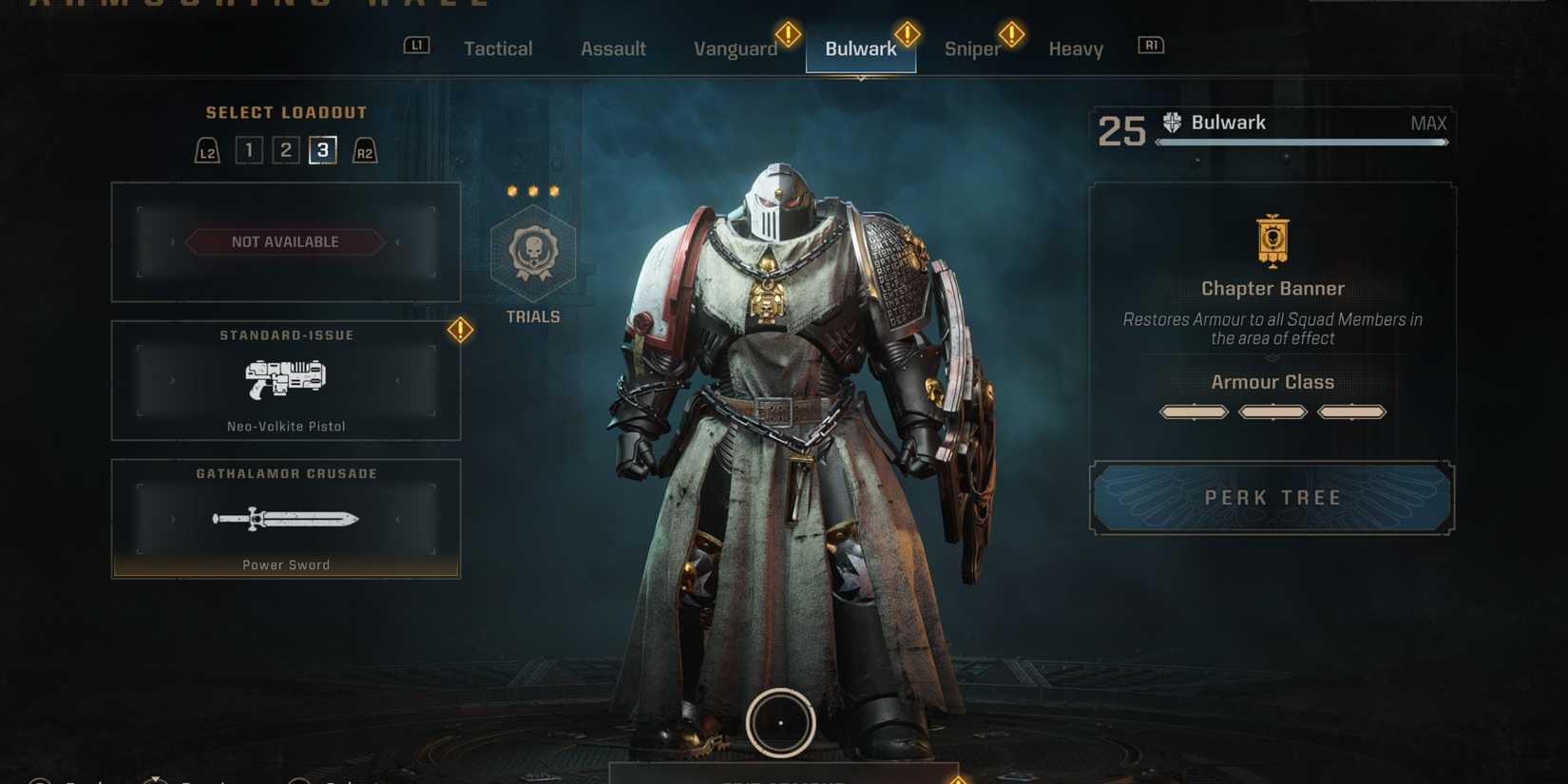
Task: Switch to loadout slot 3
Action: click(x=321, y=149)
